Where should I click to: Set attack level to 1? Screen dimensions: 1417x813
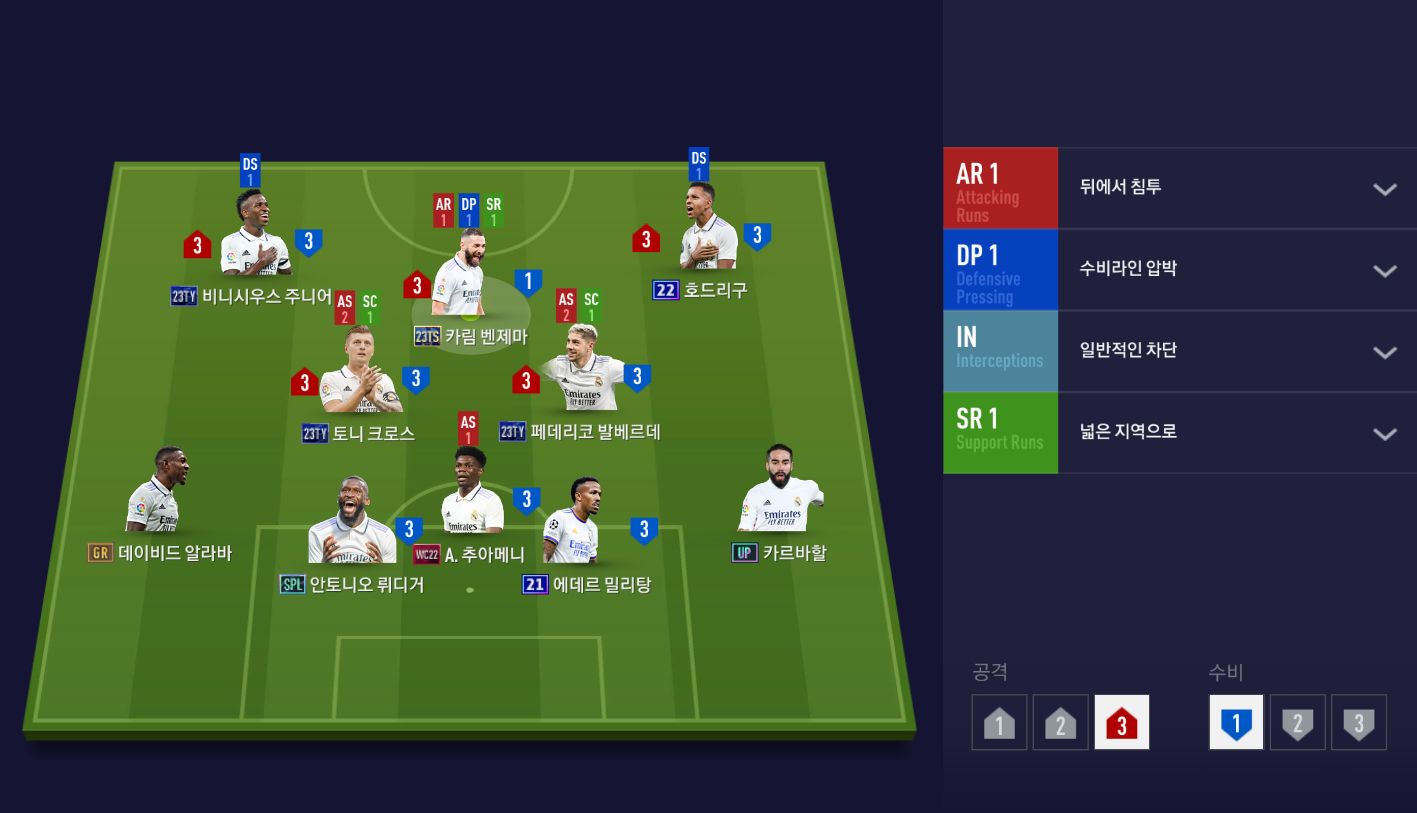click(999, 722)
